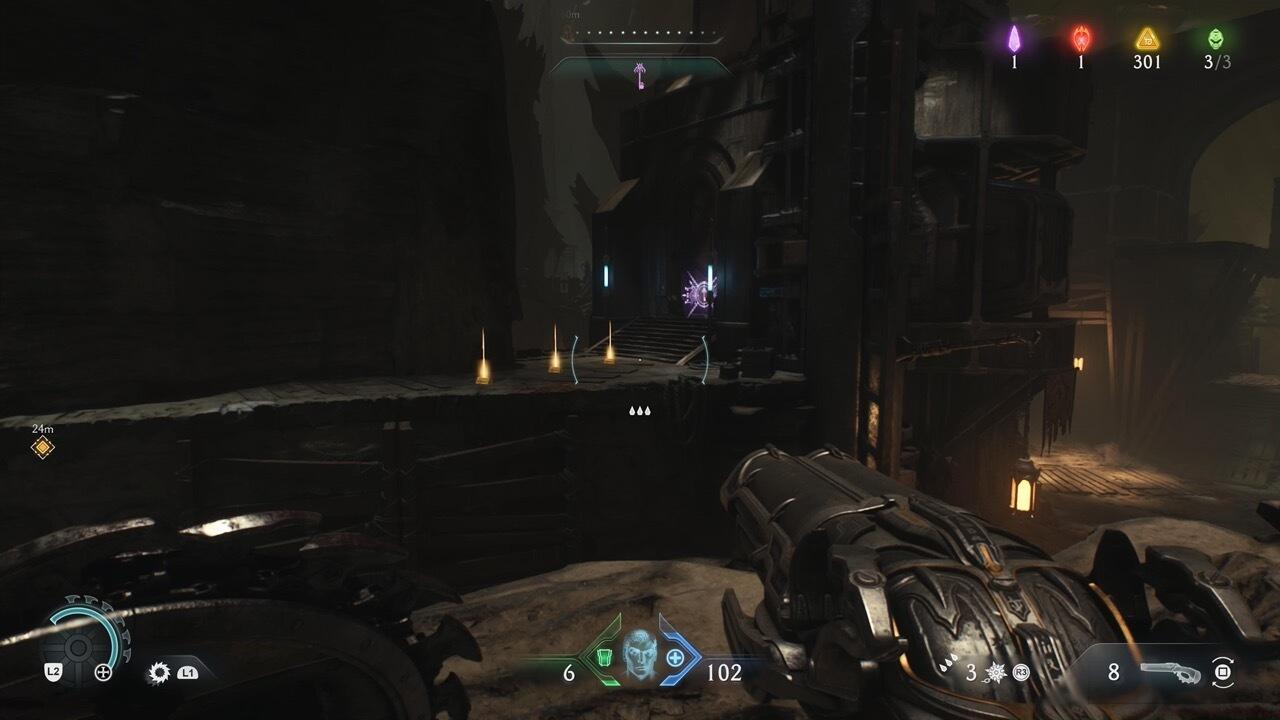Click the green armor icon
Screen dimensions: 1280x720
(x=604, y=658)
